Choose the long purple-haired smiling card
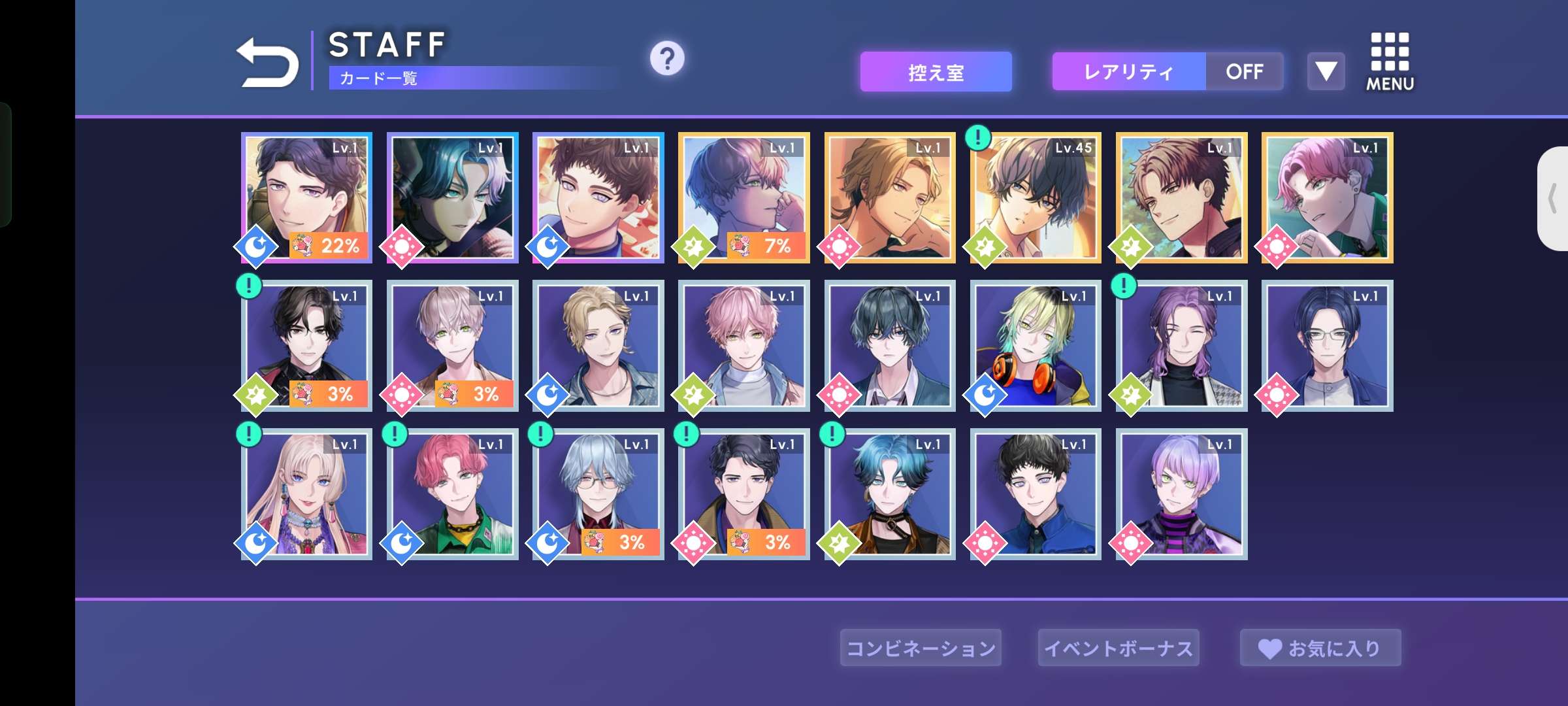The width and height of the screenshot is (1568, 706). click(1182, 346)
